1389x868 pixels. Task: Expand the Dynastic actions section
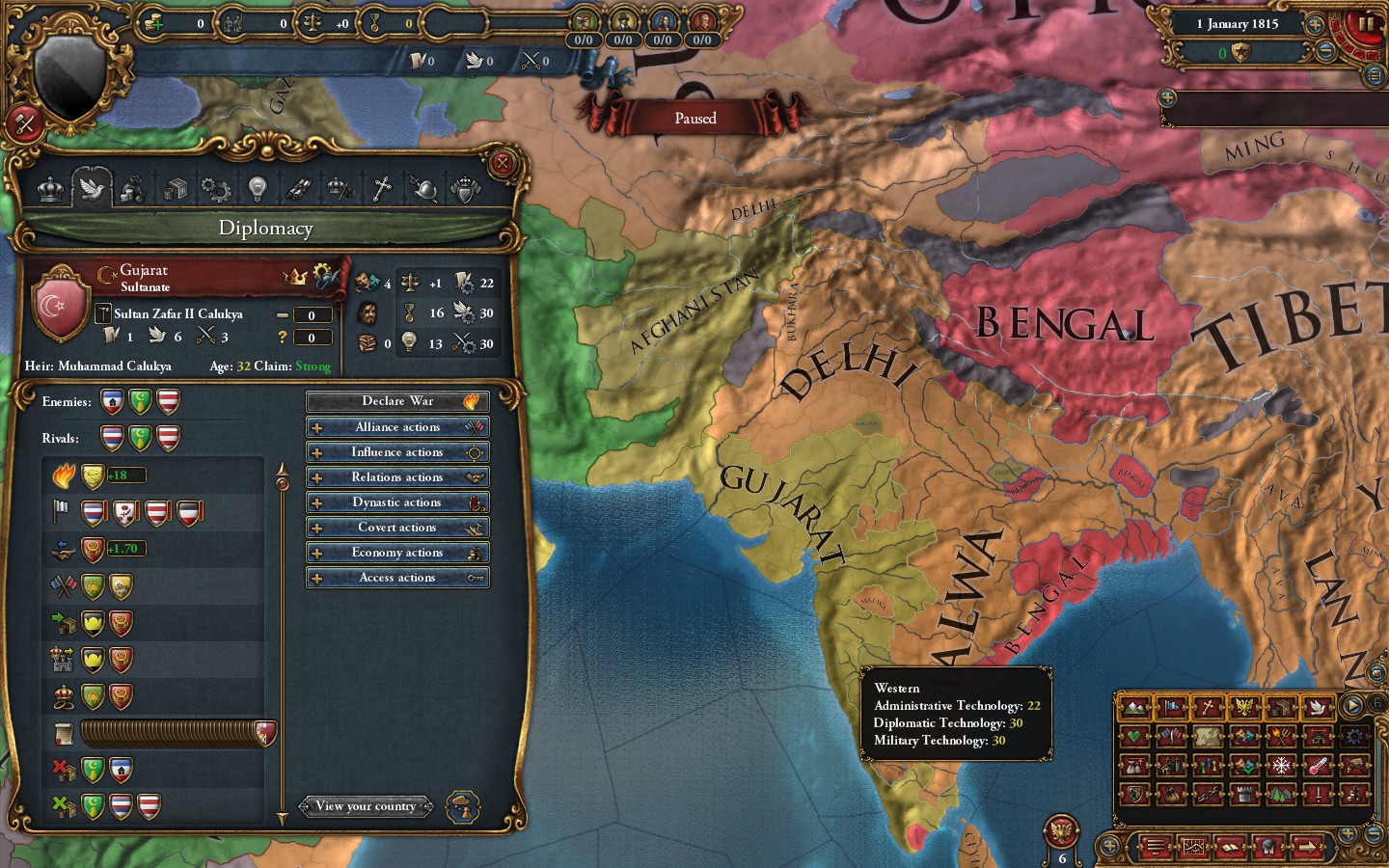tap(397, 502)
